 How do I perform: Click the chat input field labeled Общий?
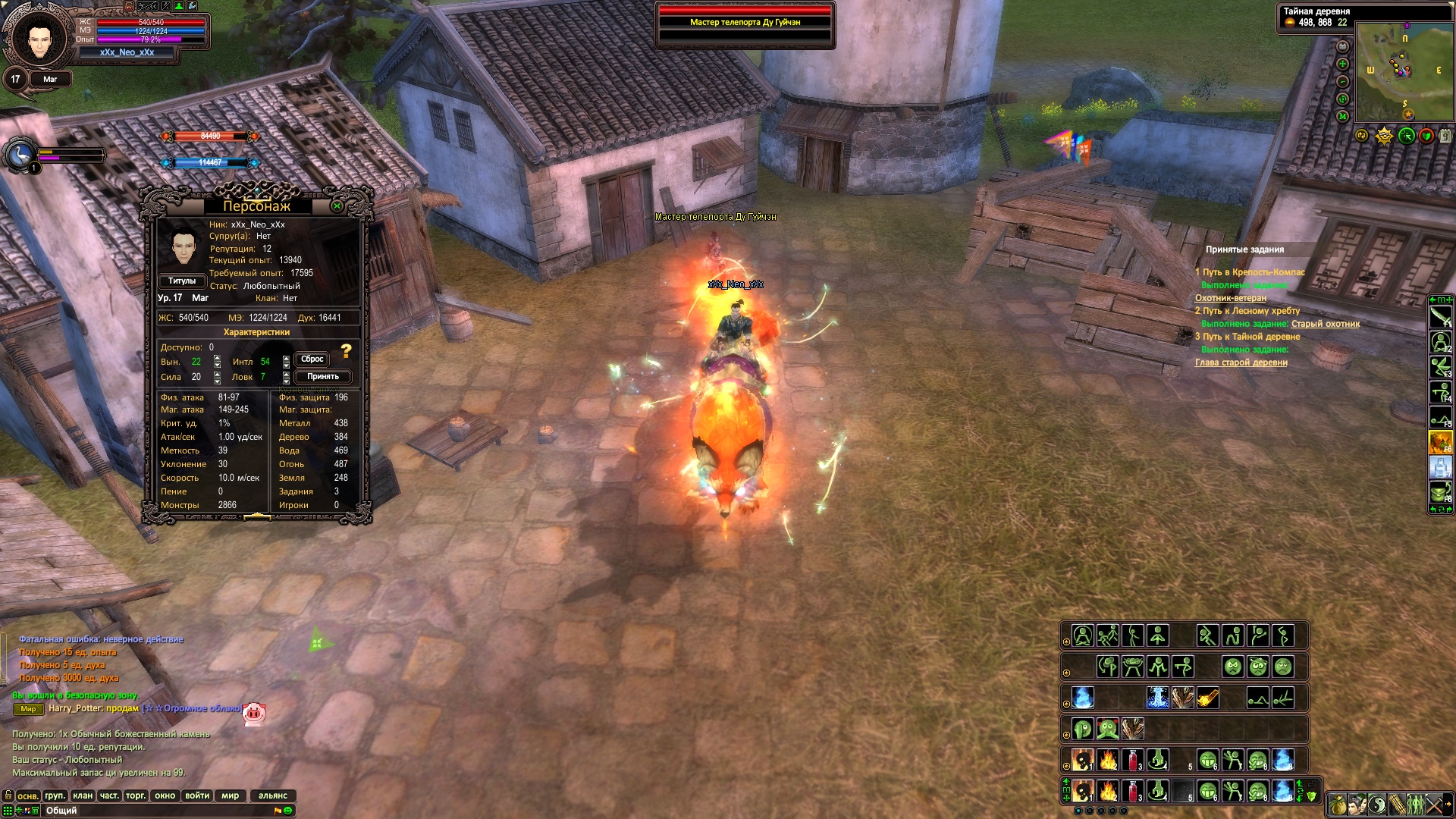pos(152,811)
